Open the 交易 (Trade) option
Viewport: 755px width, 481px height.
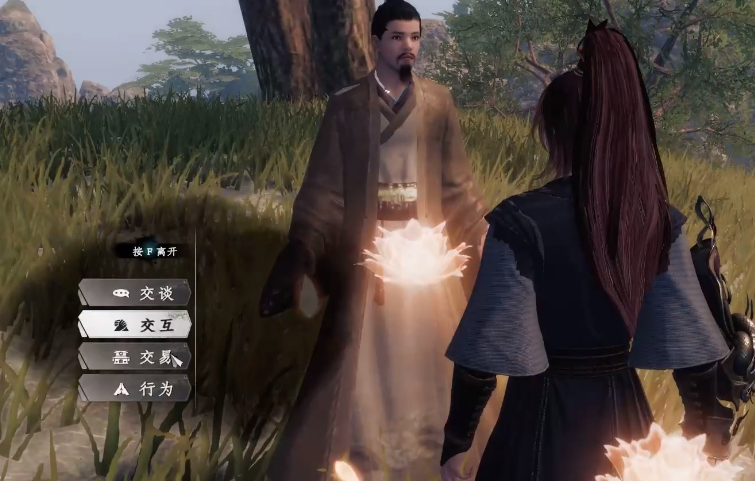135,357
